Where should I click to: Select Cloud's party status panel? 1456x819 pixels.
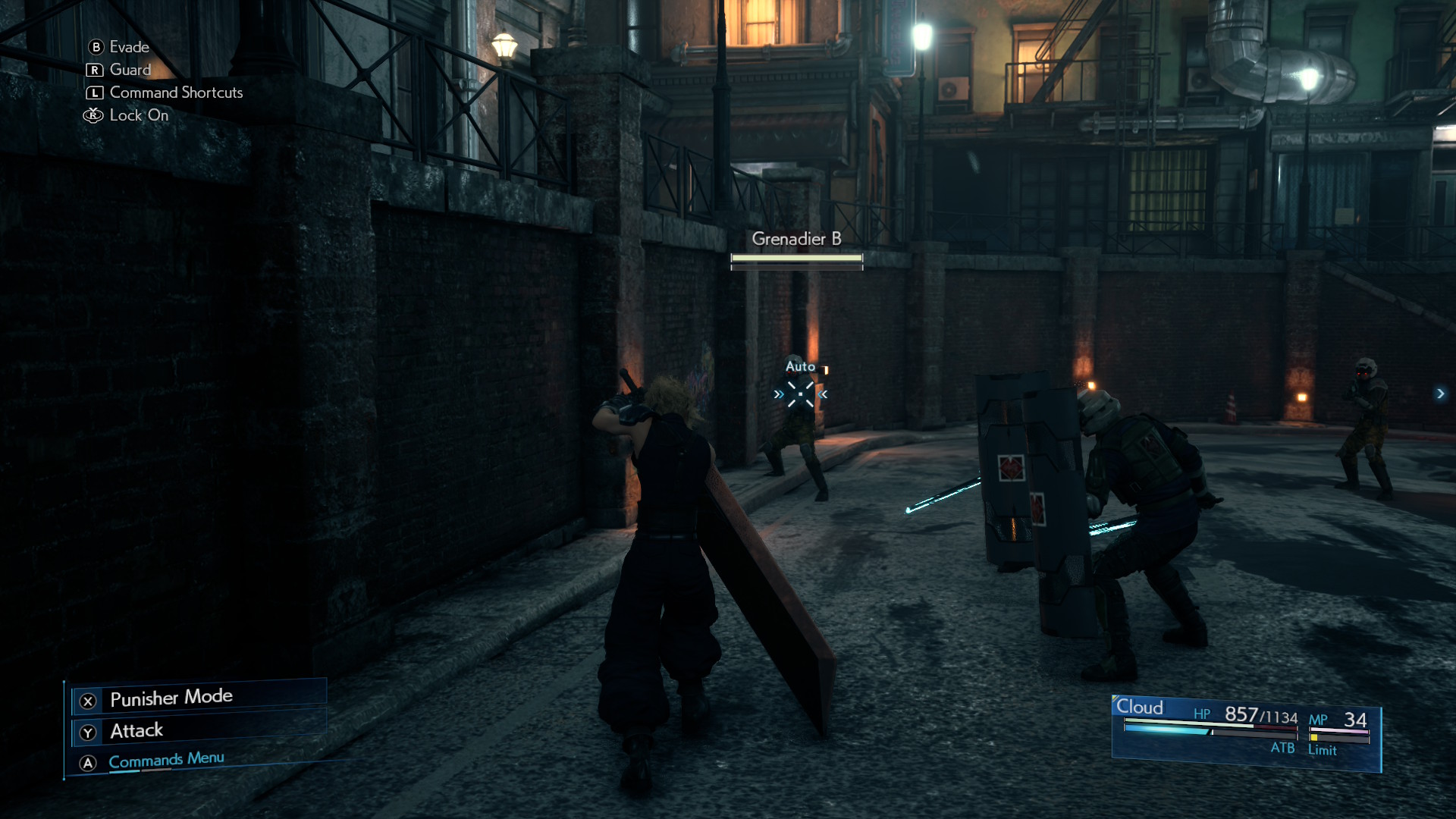point(1245,732)
